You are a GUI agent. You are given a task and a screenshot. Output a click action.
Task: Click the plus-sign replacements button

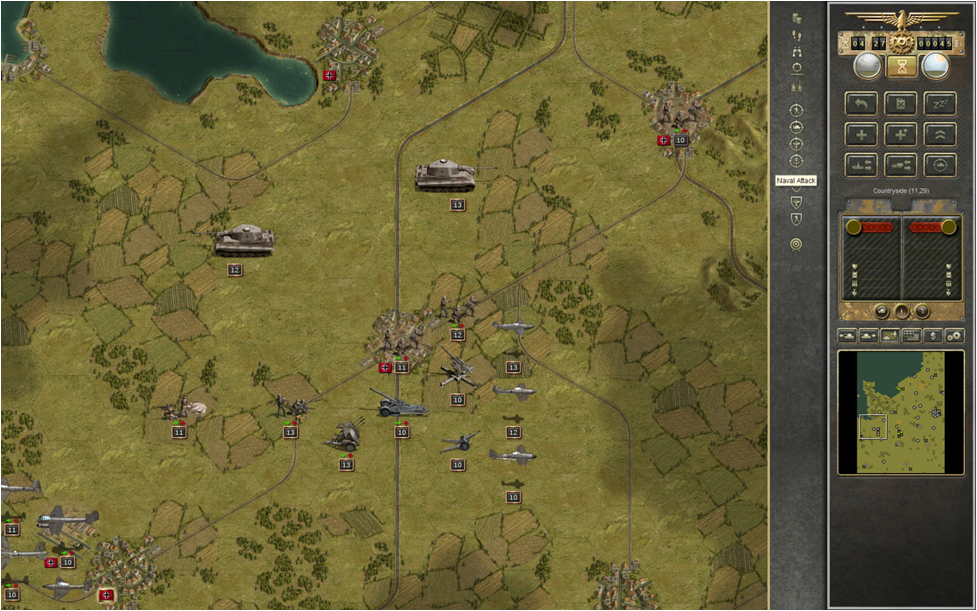pyautogui.click(x=862, y=134)
